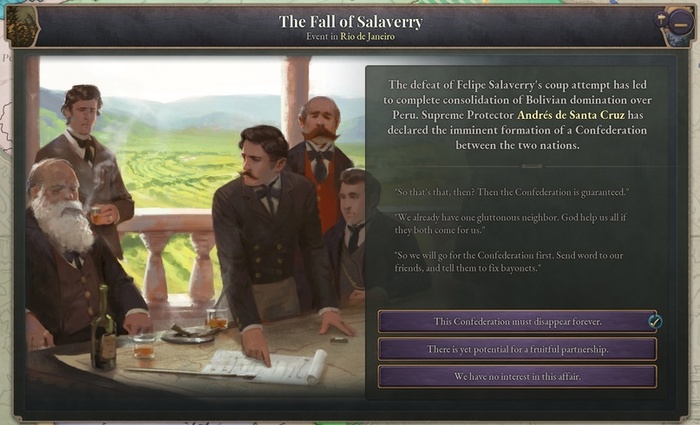Image resolution: width=700 pixels, height=425 pixels.
Task: Follow the Rio de Janeiro location link
Action: click(x=367, y=37)
